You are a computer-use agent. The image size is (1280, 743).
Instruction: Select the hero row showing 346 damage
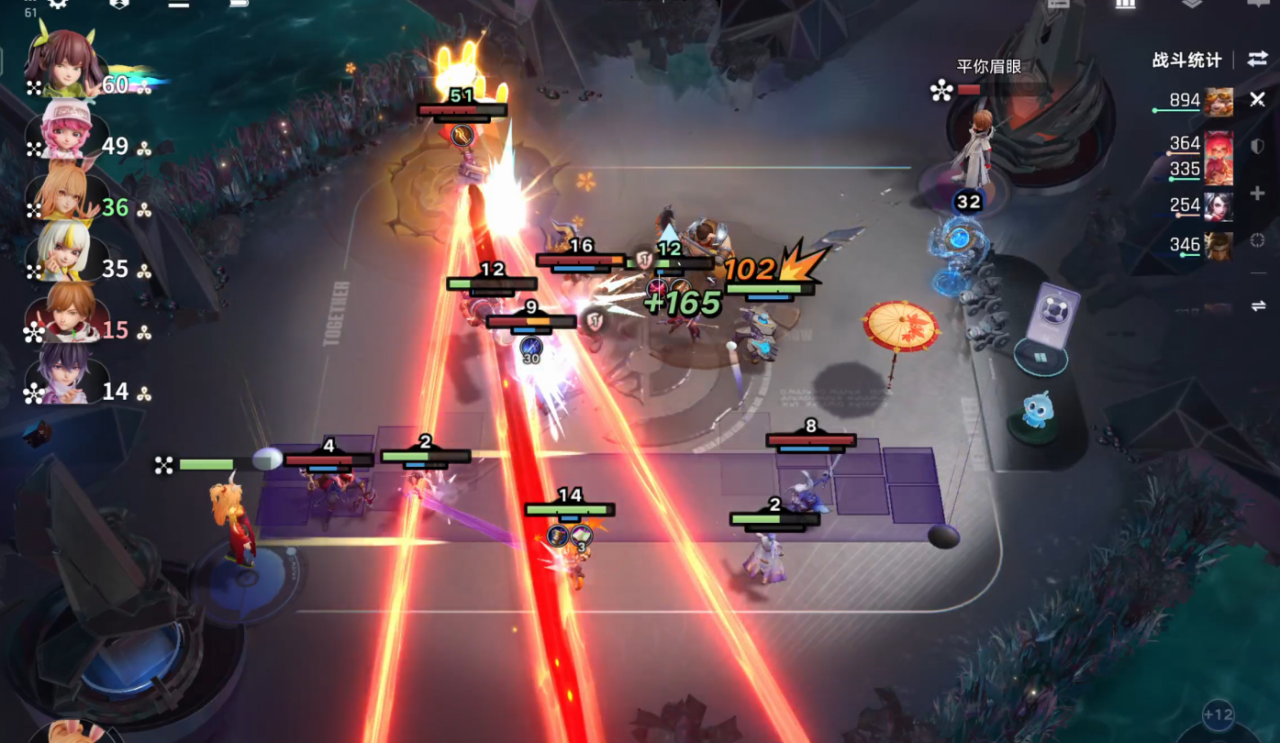pos(1218,245)
